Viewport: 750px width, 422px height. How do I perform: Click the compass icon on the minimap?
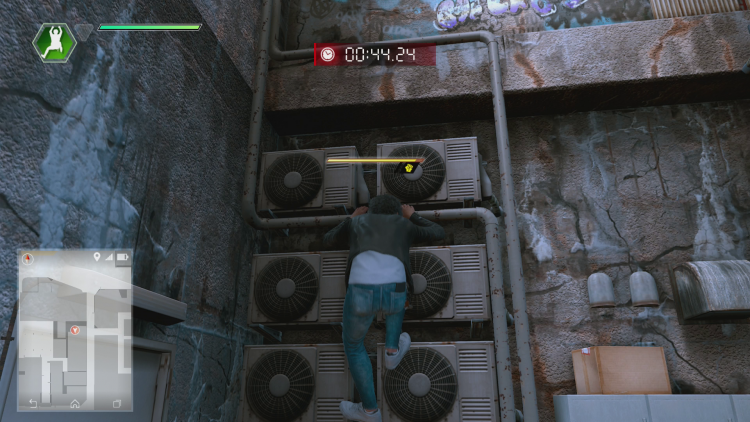pos(30,259)
